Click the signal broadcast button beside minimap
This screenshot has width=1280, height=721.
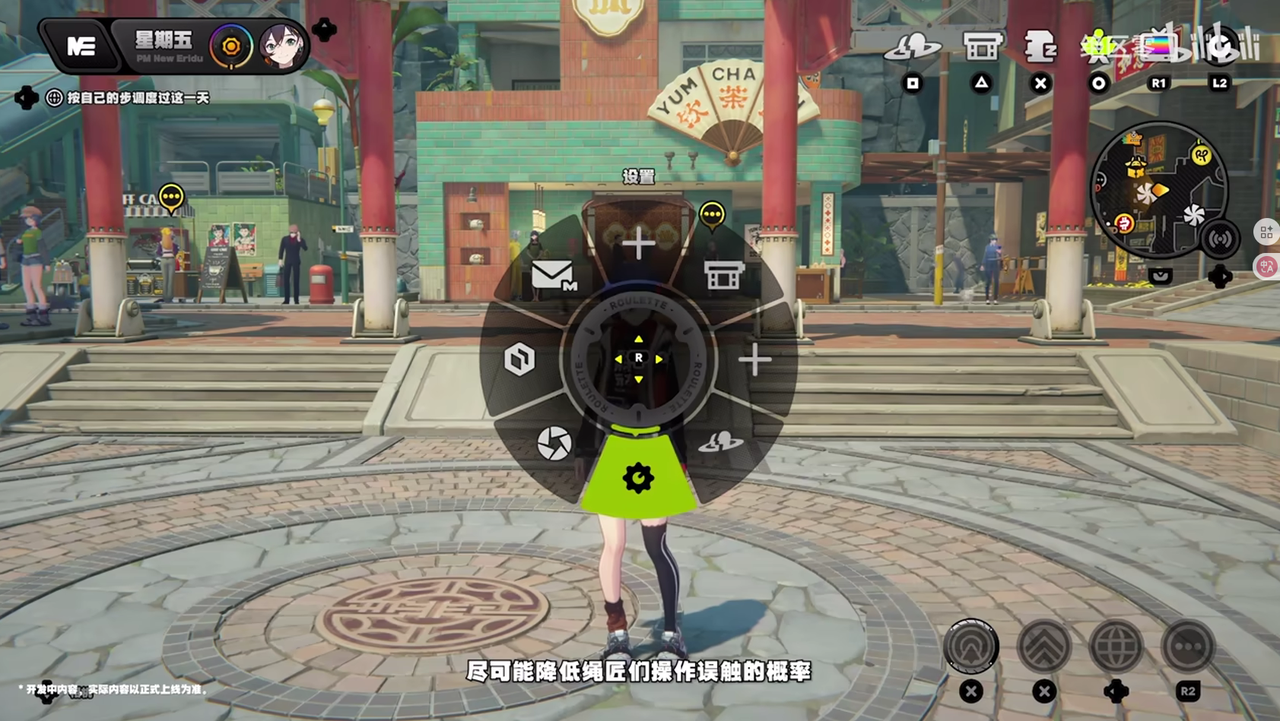coord(1219,239)
